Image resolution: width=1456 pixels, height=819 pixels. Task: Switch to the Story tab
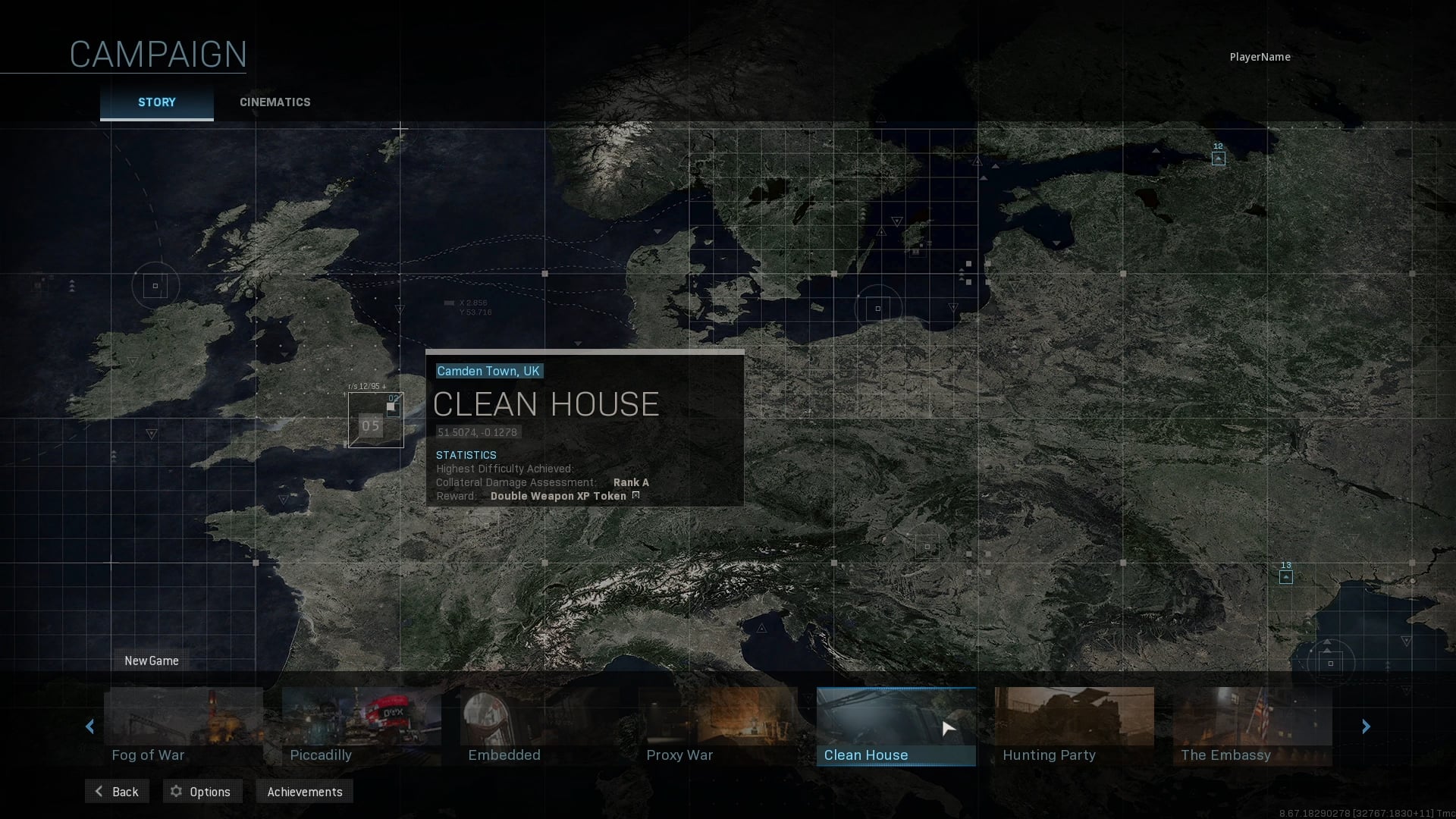click(156, 102)
